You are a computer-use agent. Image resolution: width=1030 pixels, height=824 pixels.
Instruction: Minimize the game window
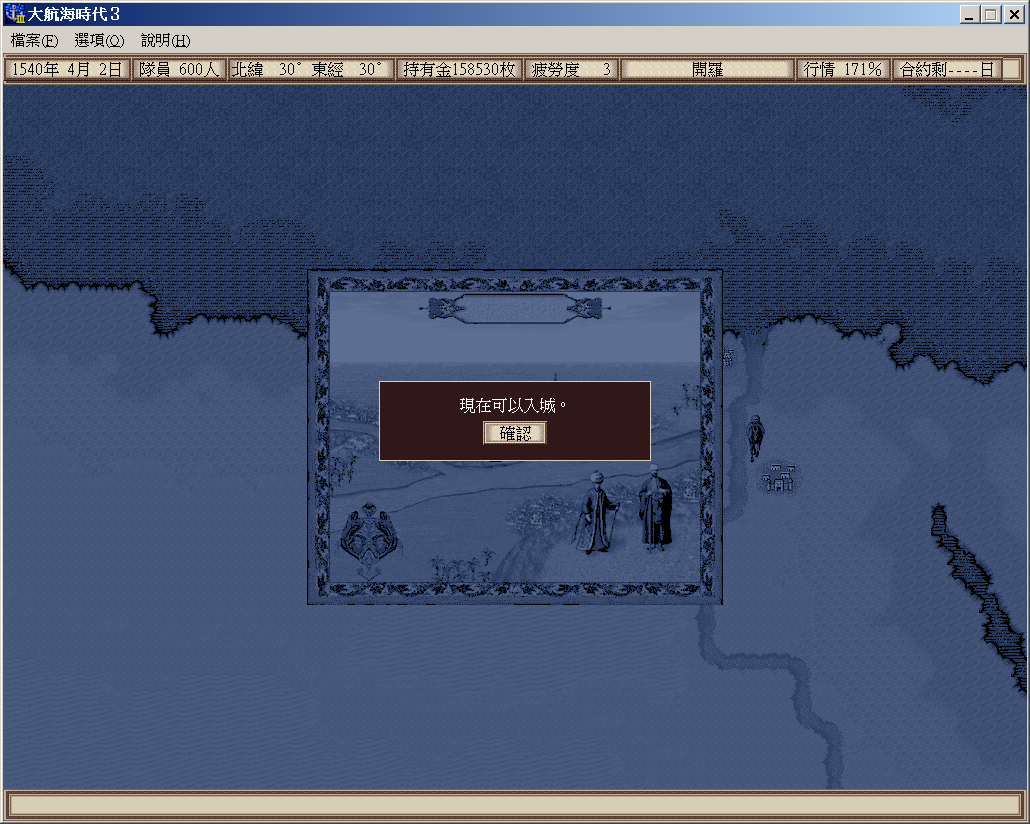[970, 15]
